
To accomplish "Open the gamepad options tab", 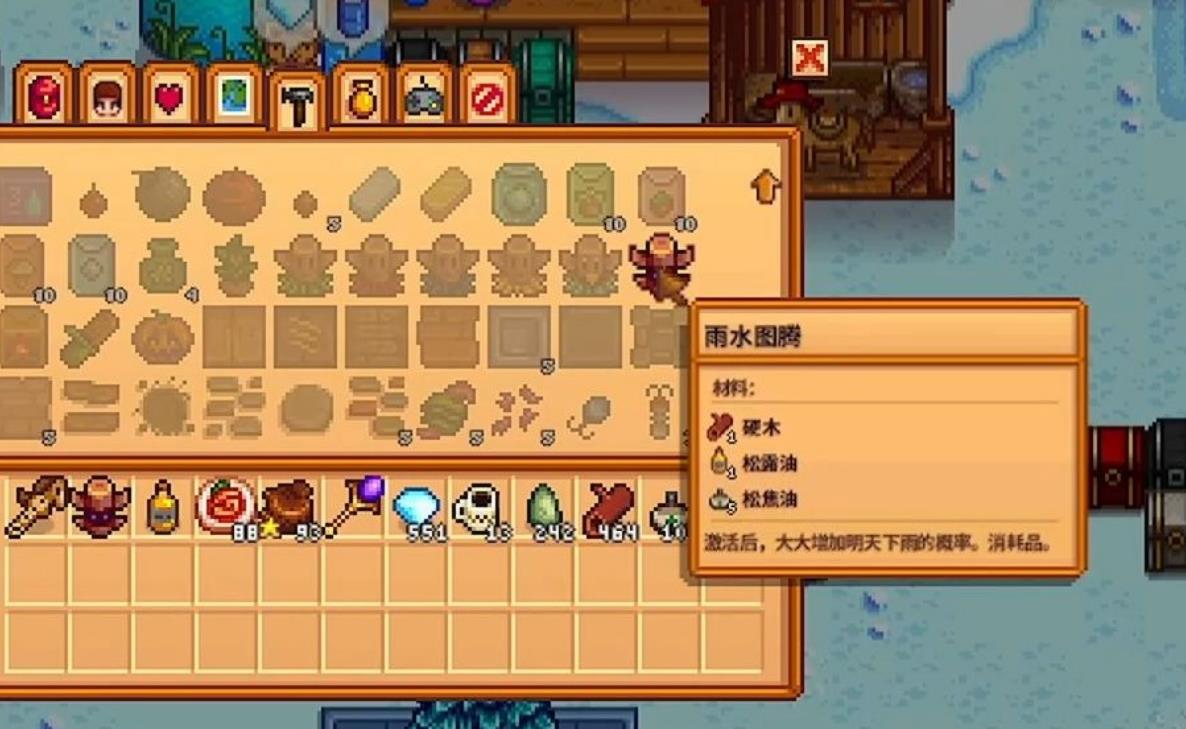I will click(x=424, y=99).
